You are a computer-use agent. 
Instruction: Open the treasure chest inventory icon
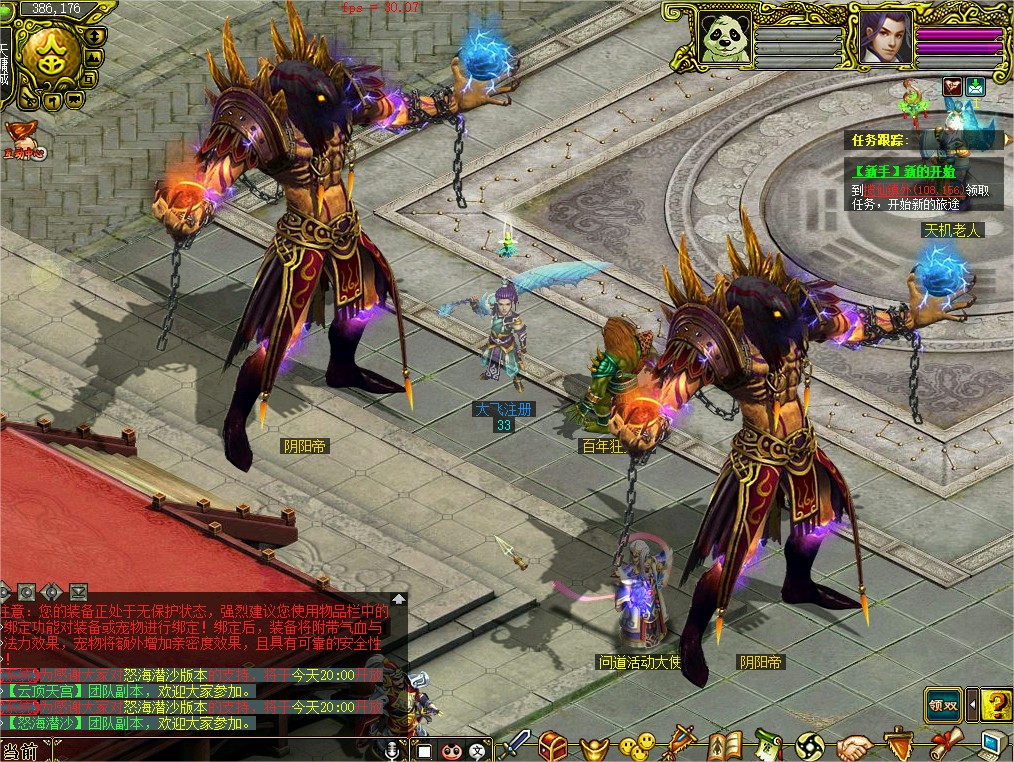553,745
